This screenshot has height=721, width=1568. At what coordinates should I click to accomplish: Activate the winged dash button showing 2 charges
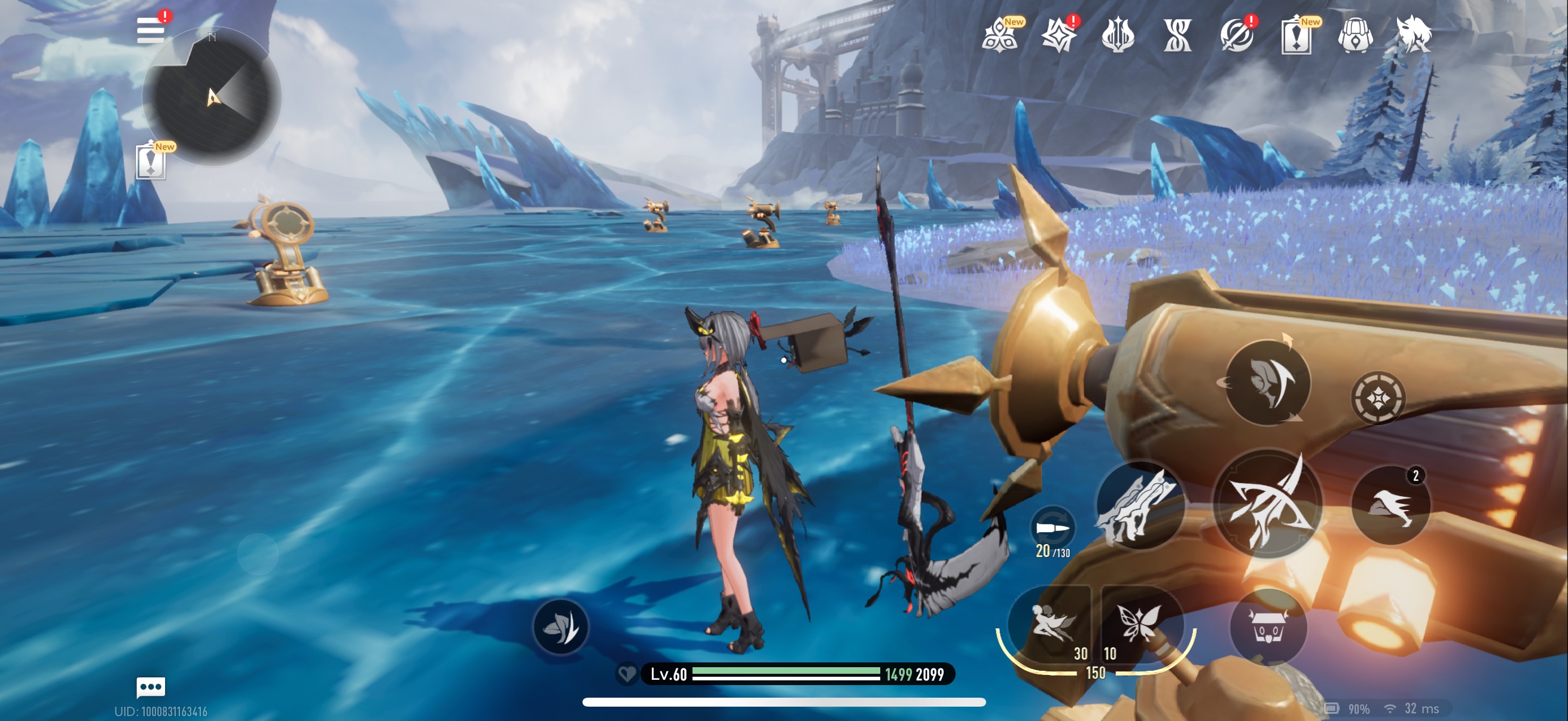coord(1390,505)
